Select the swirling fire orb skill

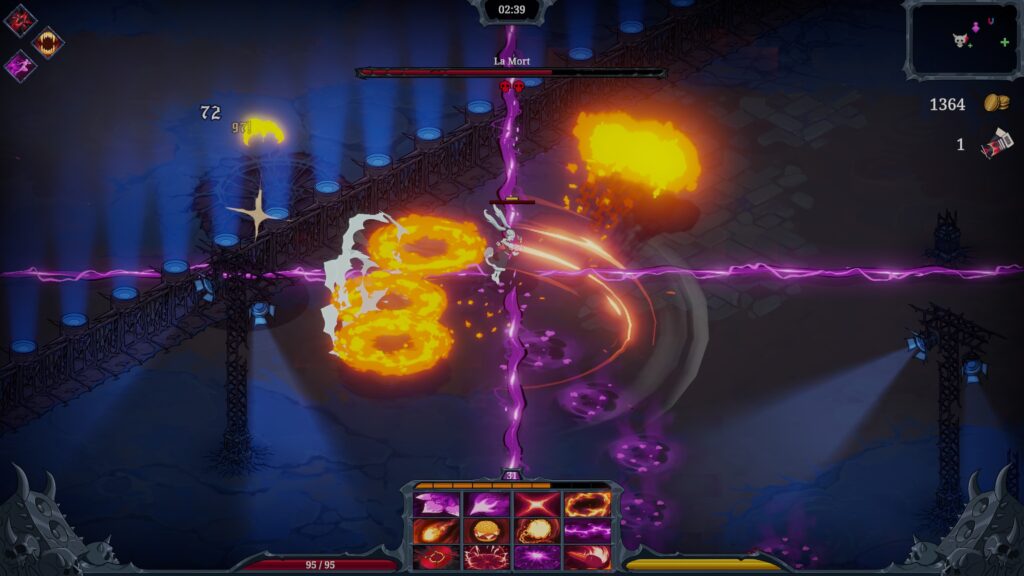pos(537,530)
